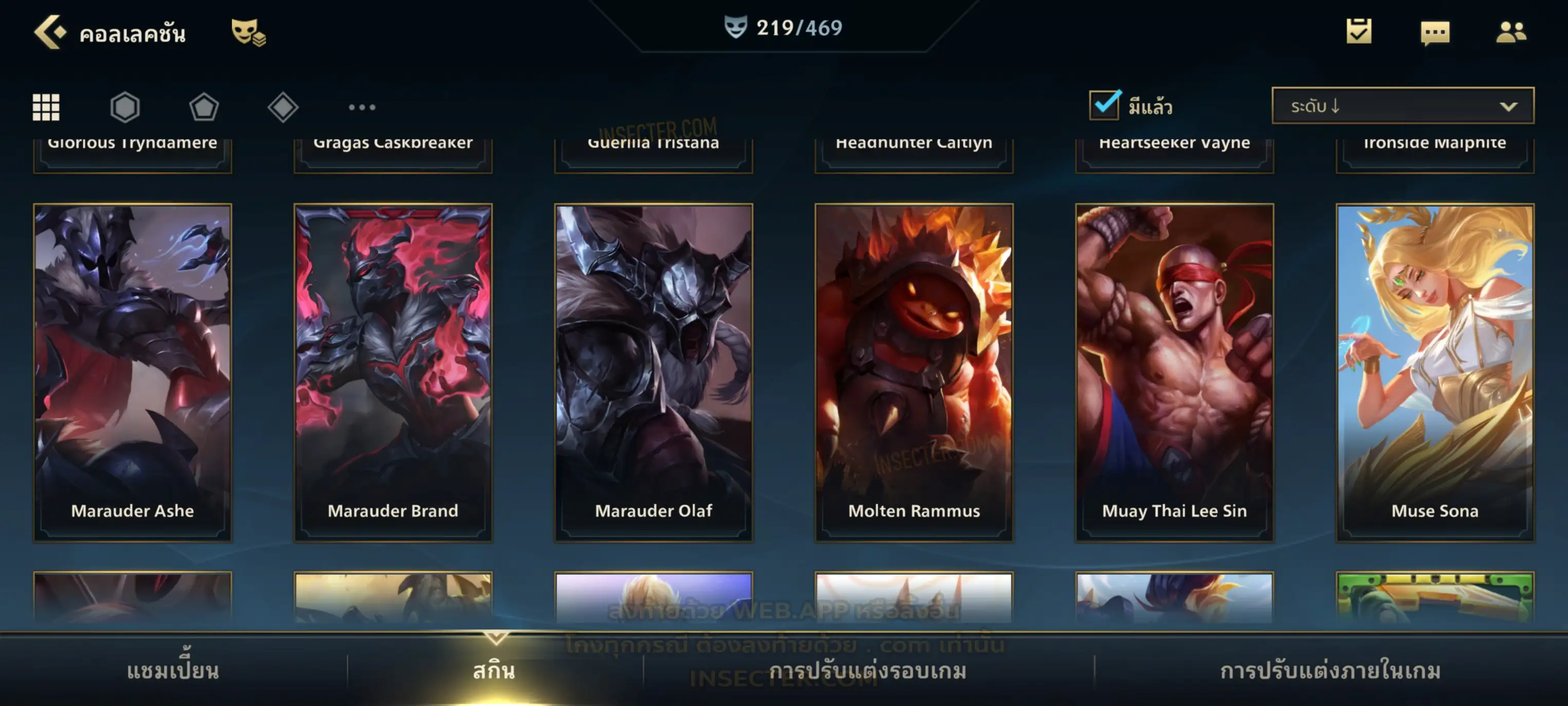Open the sort order dropdown
This screenshot has height=706, width=1568.
(x=1403, y=106)
